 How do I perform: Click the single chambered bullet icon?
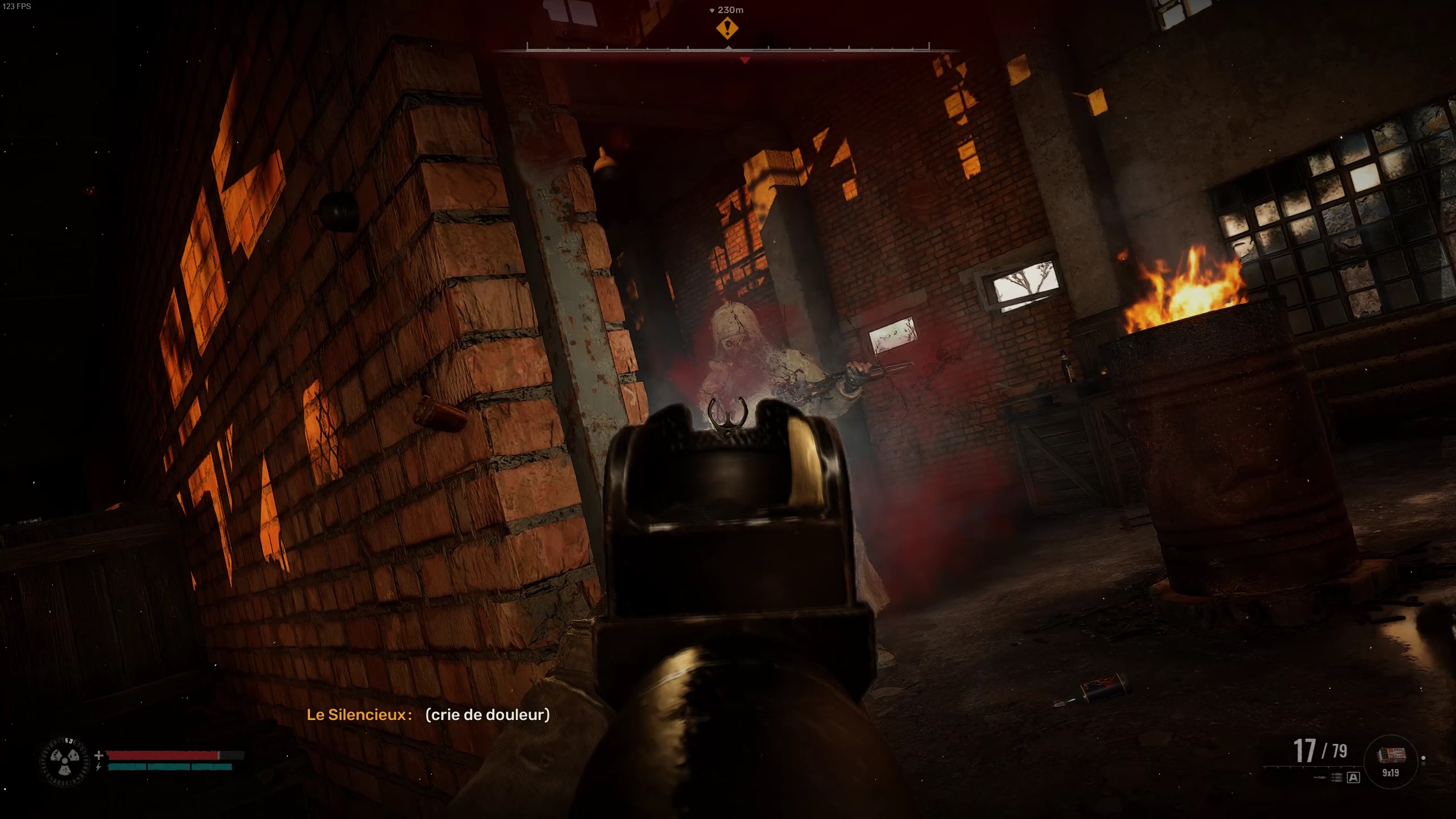click(1319, 777)
